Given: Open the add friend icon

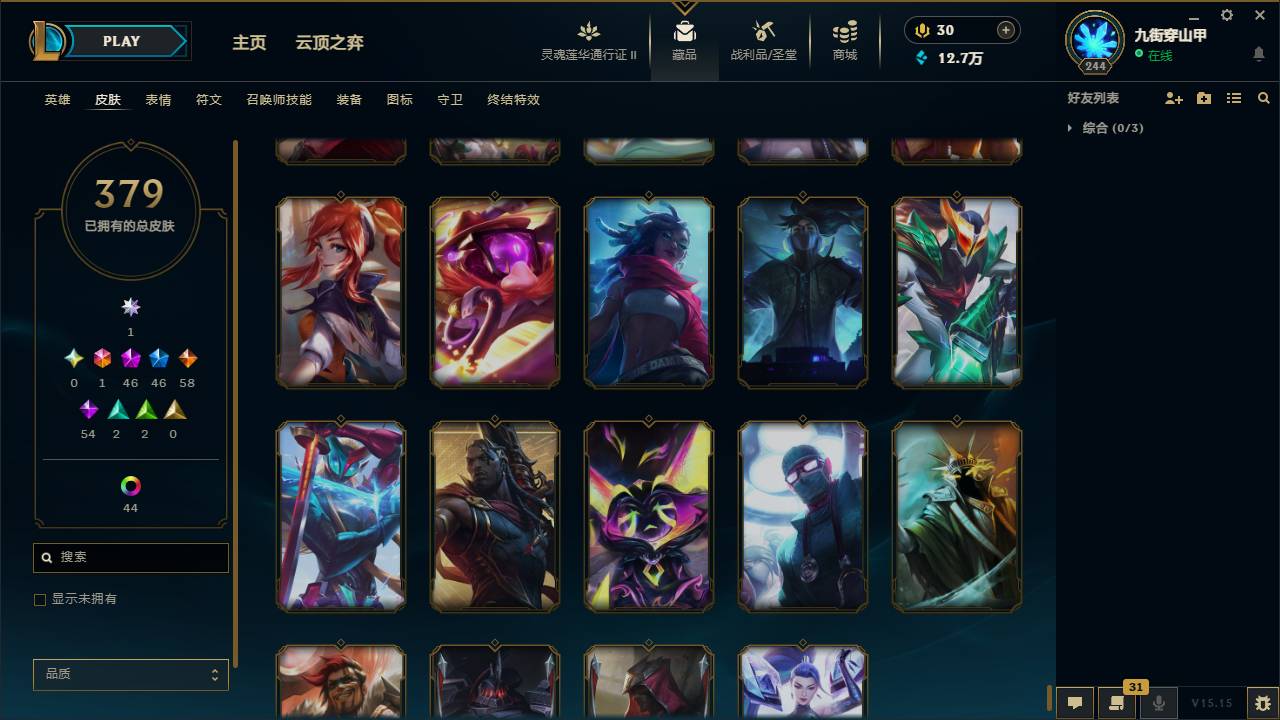Looking at the screenshot, I should [1173, 98].
